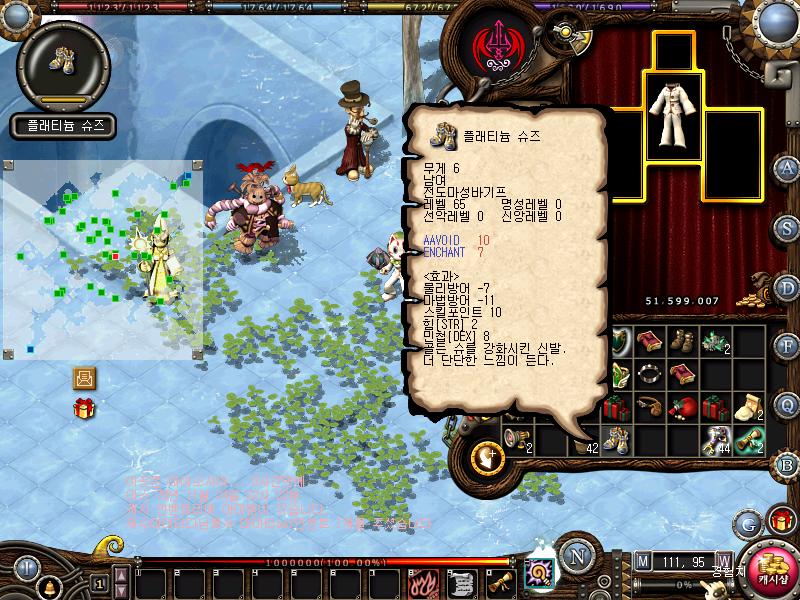This screenshot has height=600, width=800.
Task: Open the red gift box beside cash shop
Action: point(781,520)
